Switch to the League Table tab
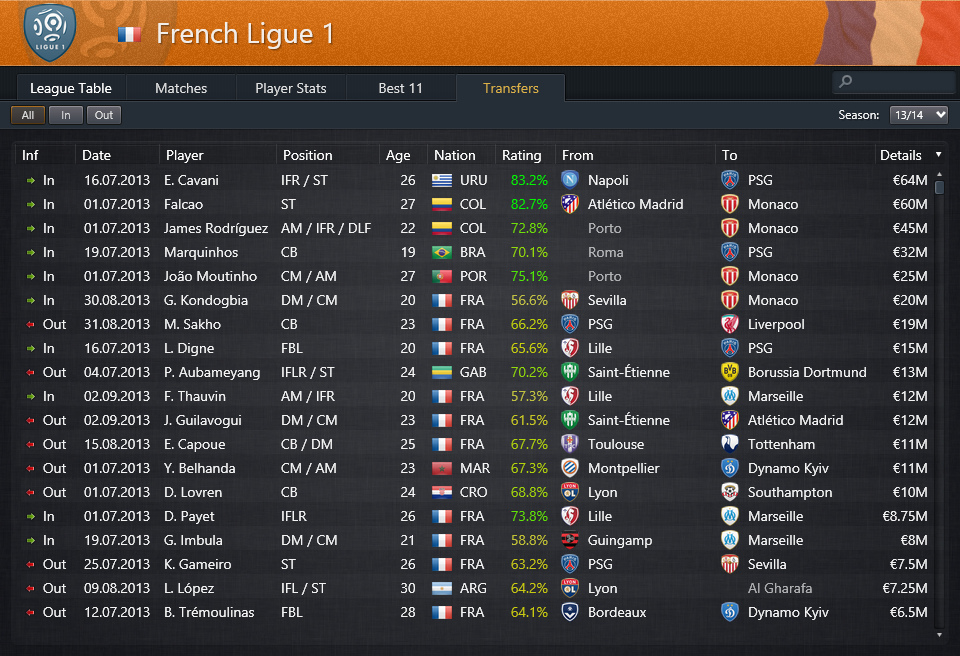The height and width of the screenshot is (656, 960). [x=70, y=88]
